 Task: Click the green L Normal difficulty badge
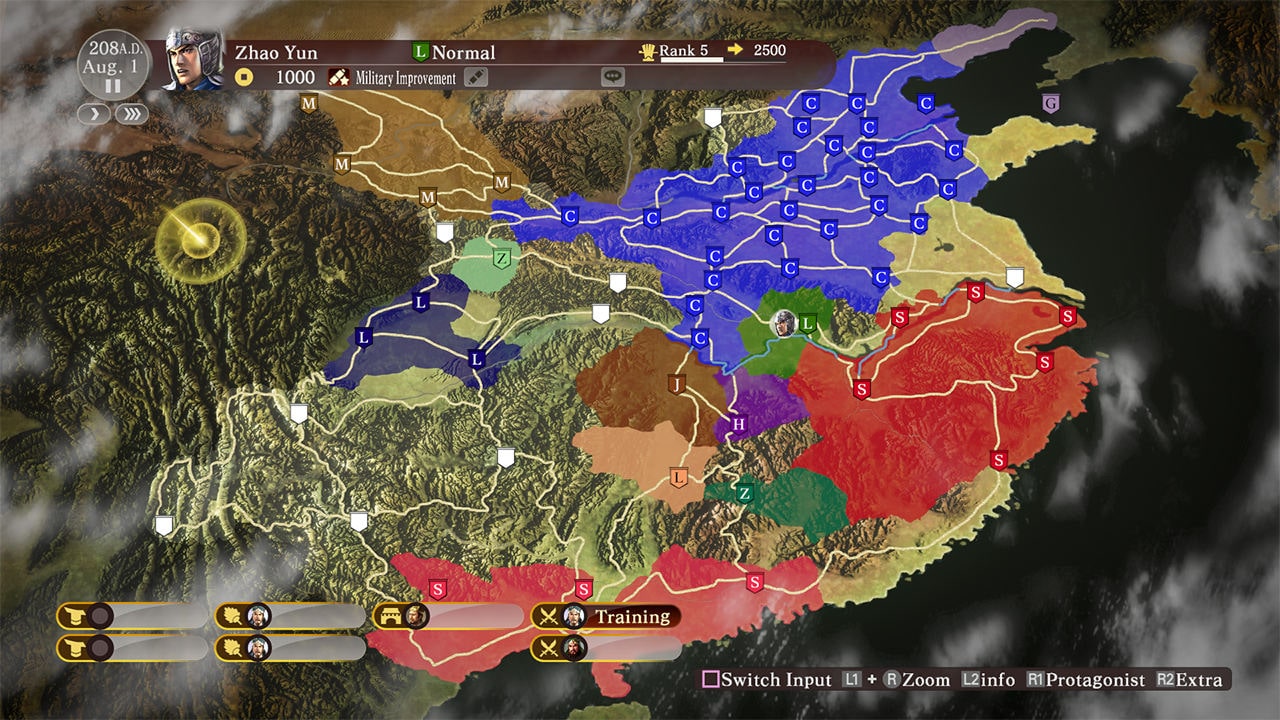click(x=421, y=52)
